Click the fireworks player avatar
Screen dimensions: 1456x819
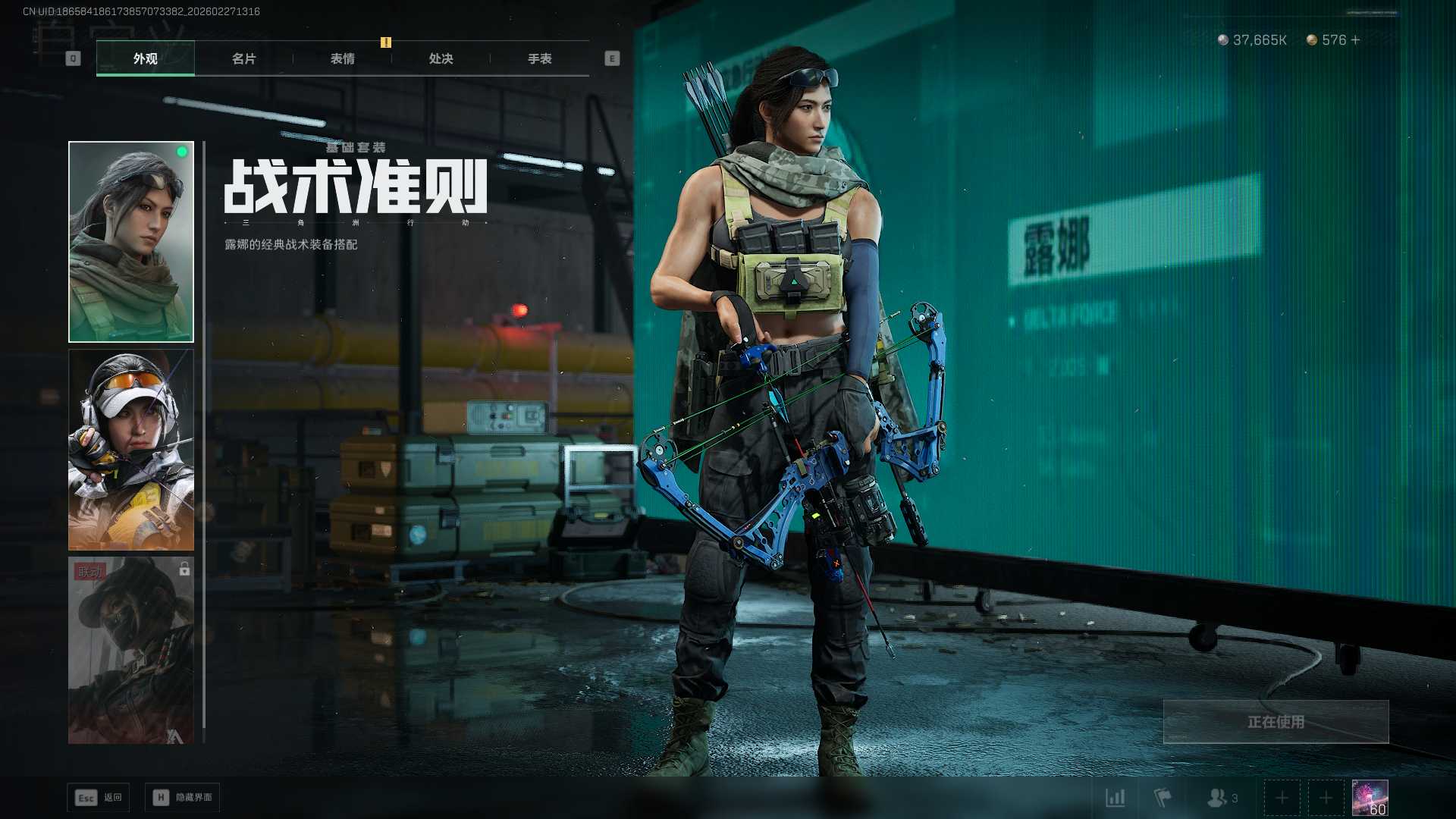point(1370,798)
